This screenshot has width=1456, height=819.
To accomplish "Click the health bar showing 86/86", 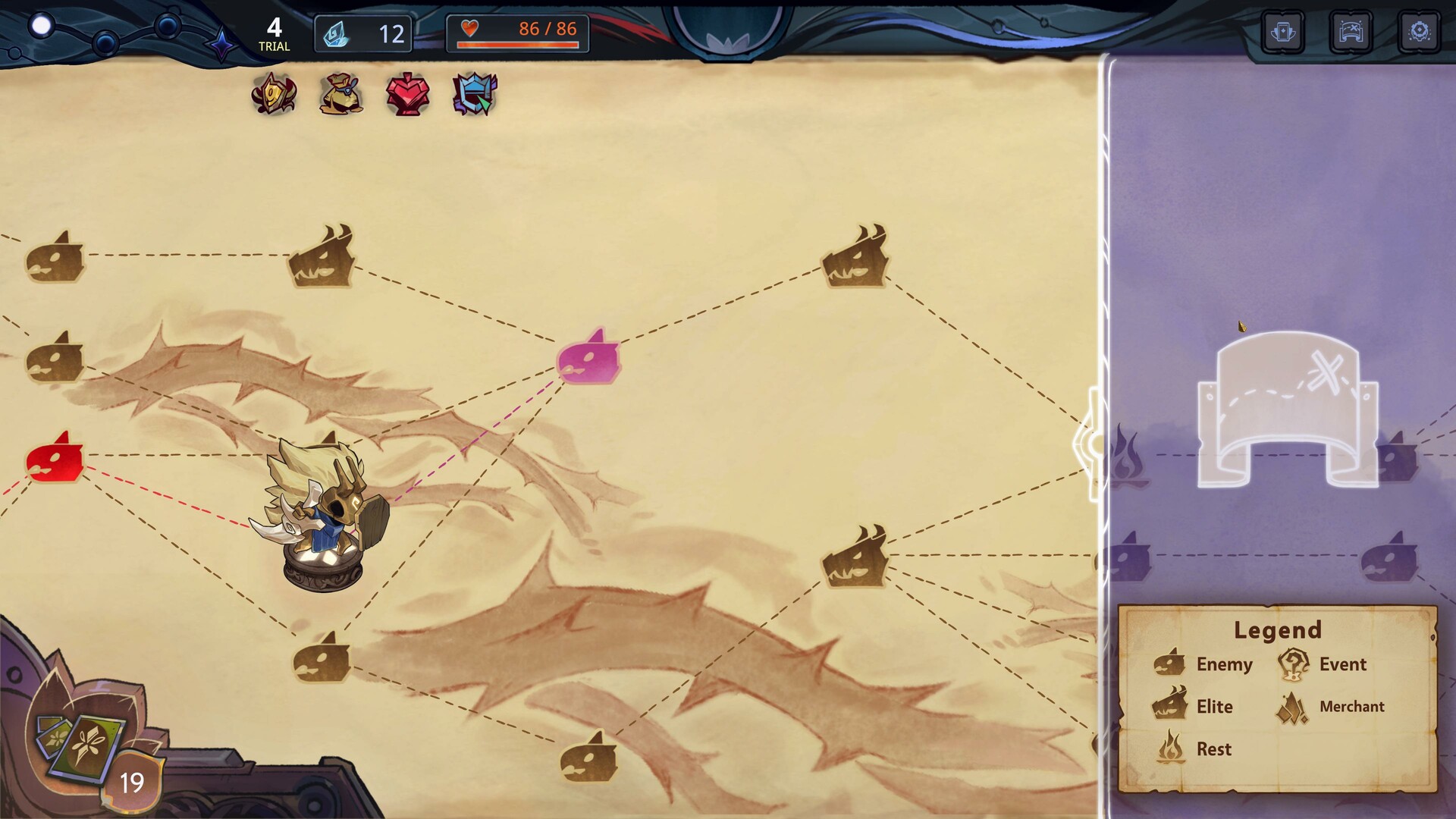I will click(x=518, y=33).
